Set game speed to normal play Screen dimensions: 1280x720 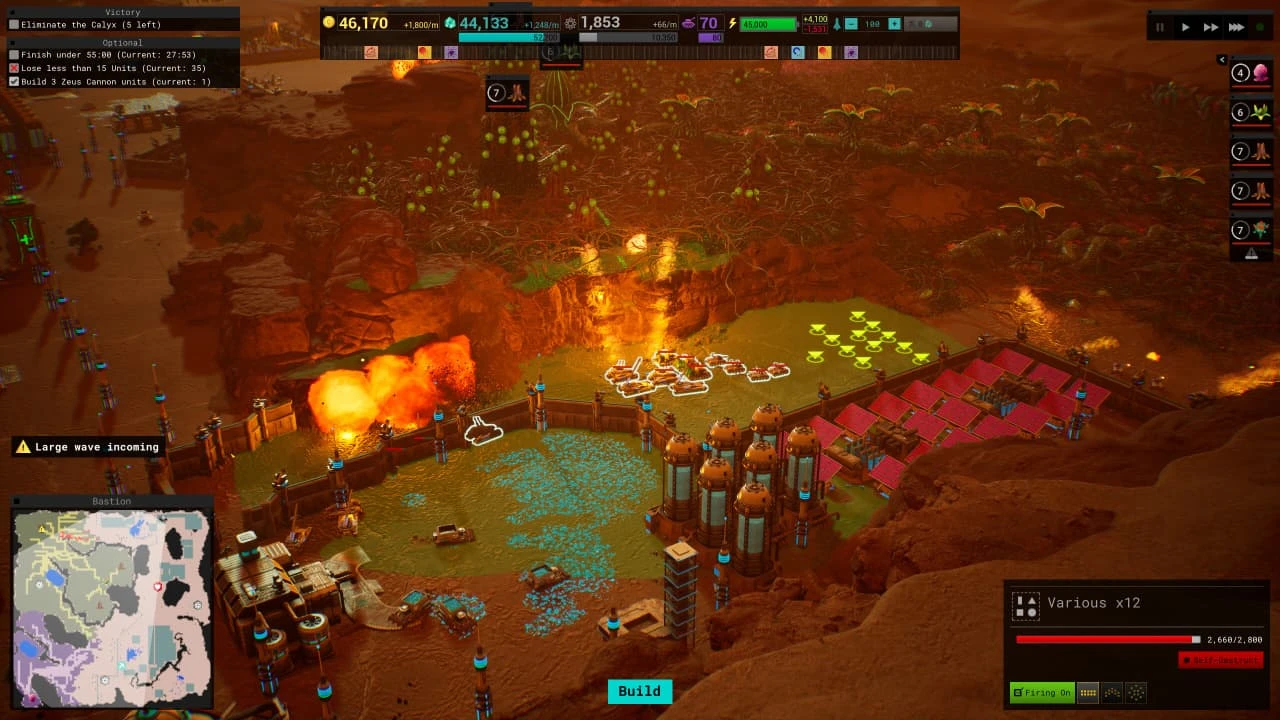pos(1185,27)
